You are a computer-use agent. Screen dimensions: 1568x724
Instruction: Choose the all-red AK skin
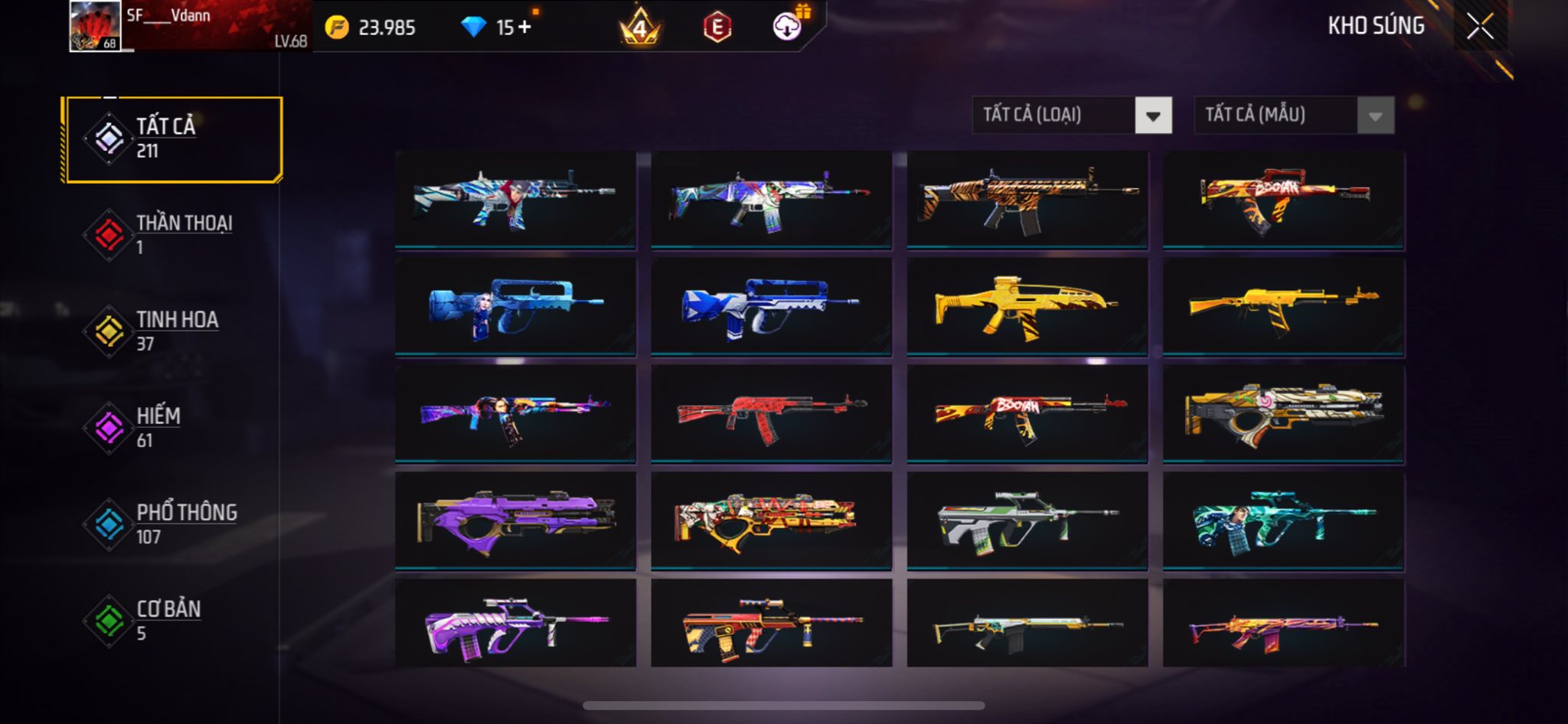coord(771,413)
